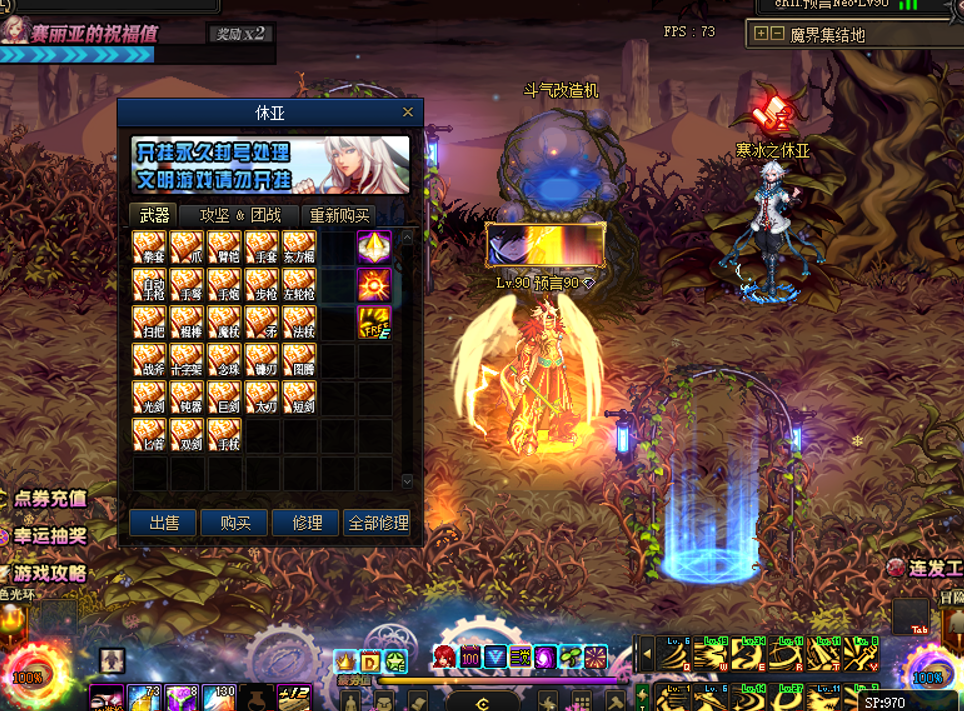This screenshot has height=711, width=964.
Task: Choose the 修理 repair button
Action: click(306, 523)
